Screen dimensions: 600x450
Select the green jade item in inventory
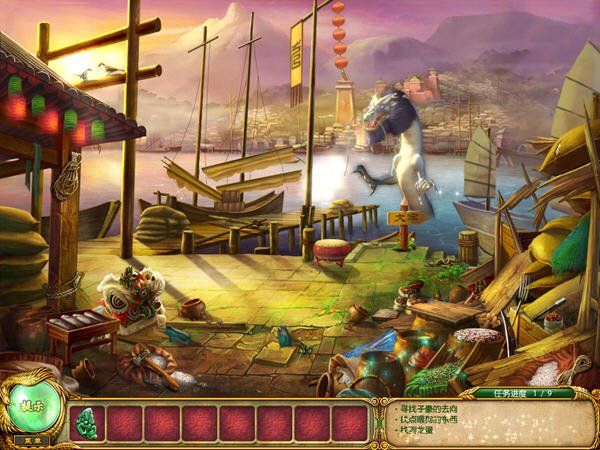pos(87,422)
